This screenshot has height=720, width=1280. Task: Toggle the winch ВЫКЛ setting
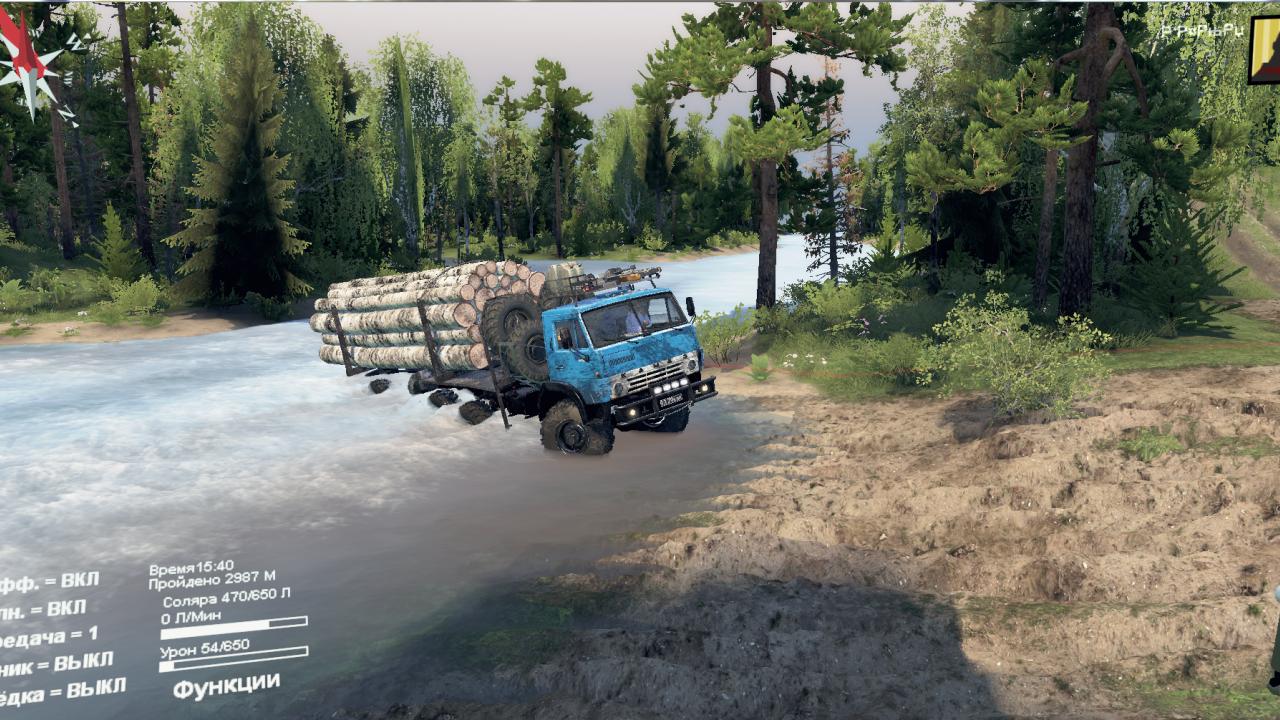(62, 689)
